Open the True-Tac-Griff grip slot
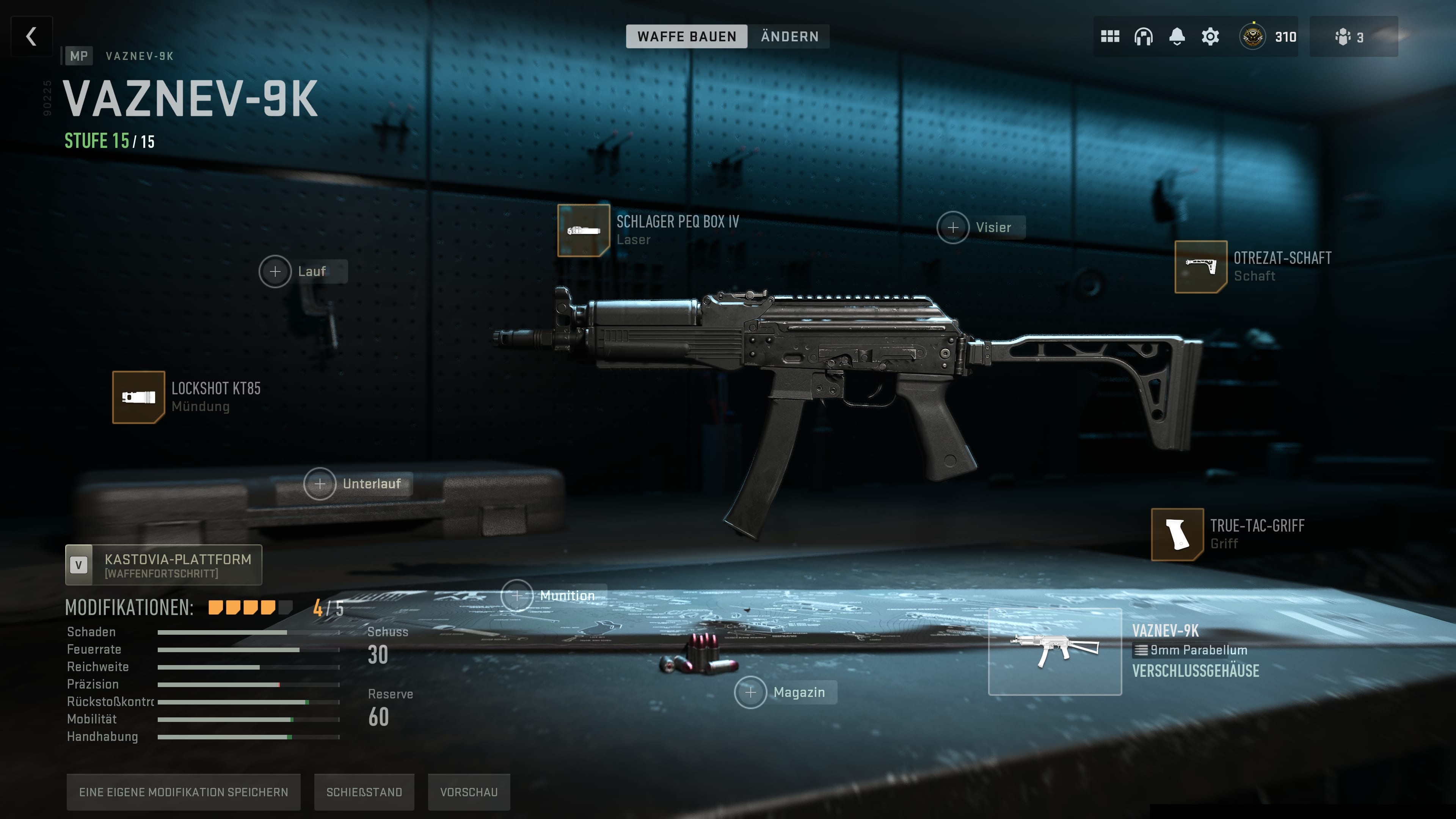The image size is (1456, 819). click(x=1177, y=534)
